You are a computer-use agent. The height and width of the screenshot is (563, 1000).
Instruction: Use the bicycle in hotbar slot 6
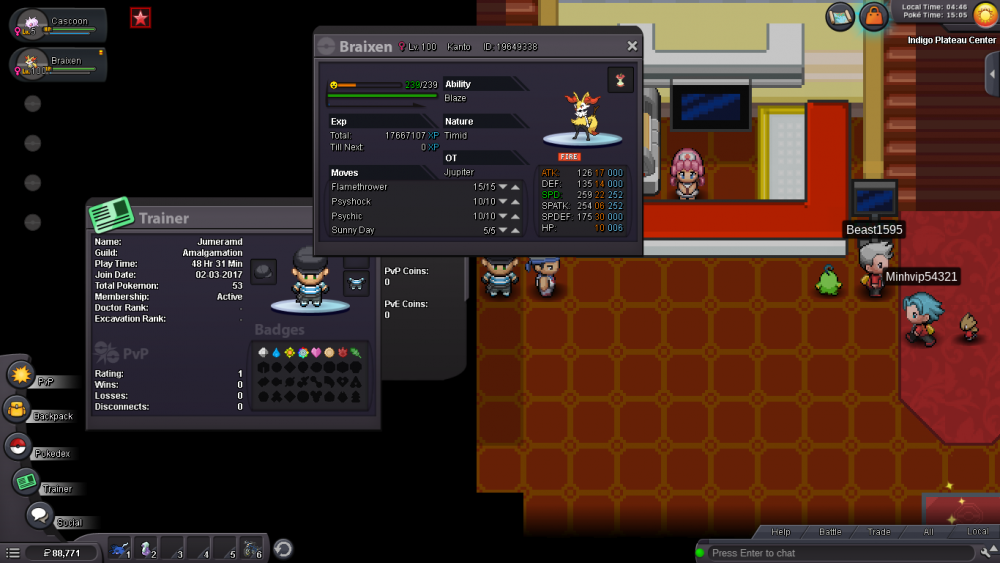(250, 549)
